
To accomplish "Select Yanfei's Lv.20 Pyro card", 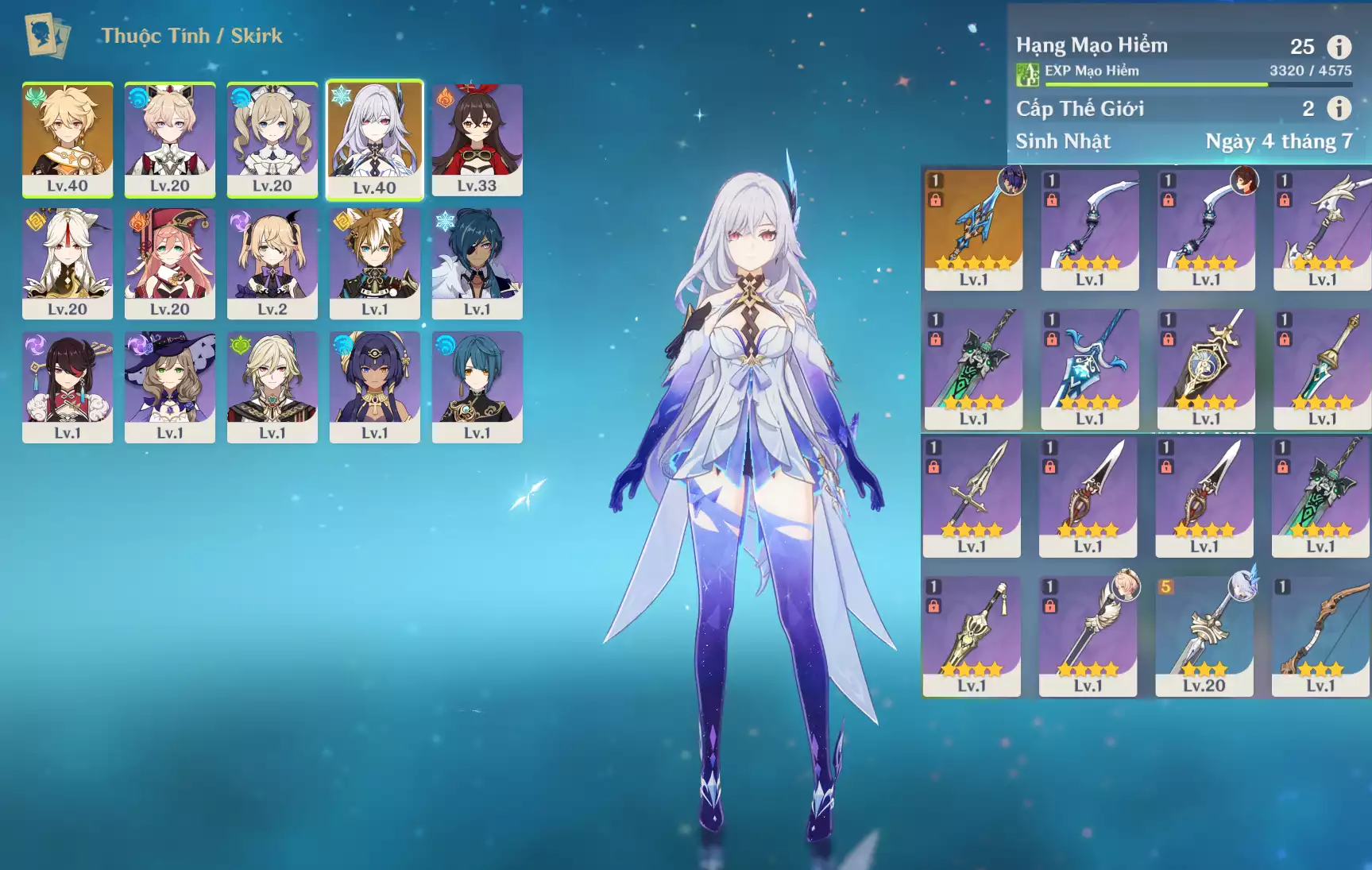I will [169, 264].
